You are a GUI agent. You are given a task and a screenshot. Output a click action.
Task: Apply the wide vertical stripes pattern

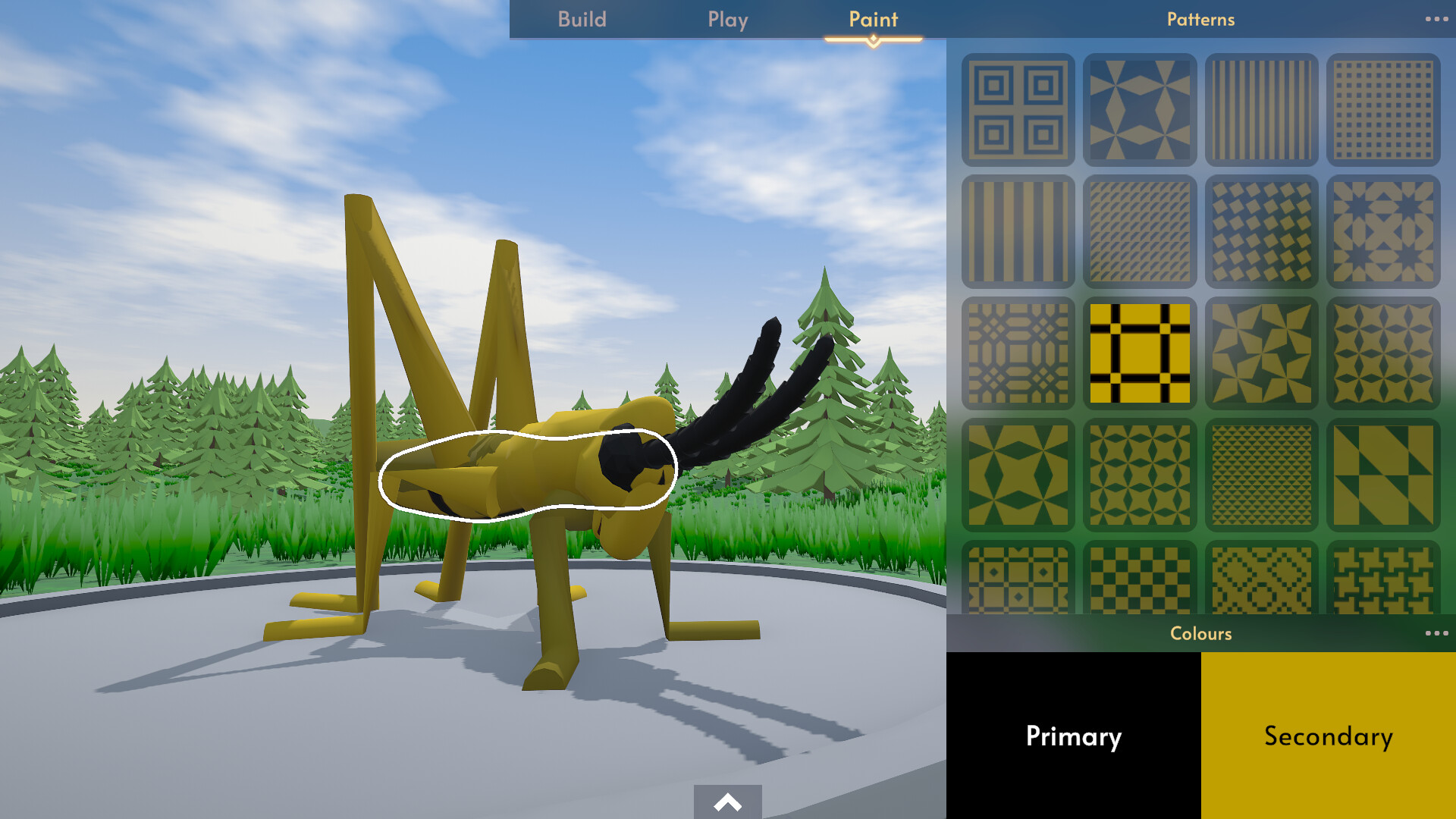point(1018,231)
